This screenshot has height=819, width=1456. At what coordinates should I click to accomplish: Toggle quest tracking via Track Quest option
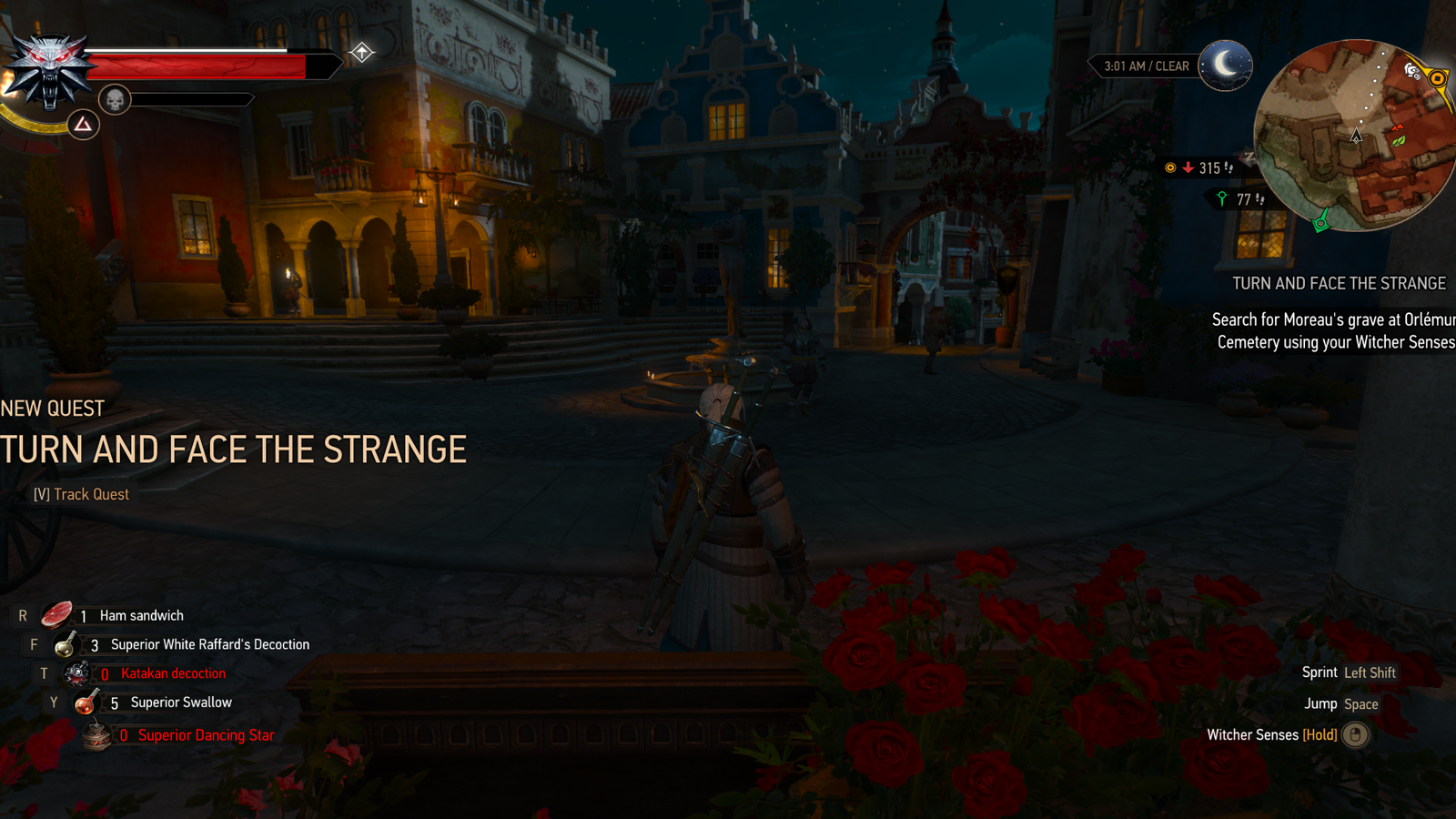(x=80, y=493)
